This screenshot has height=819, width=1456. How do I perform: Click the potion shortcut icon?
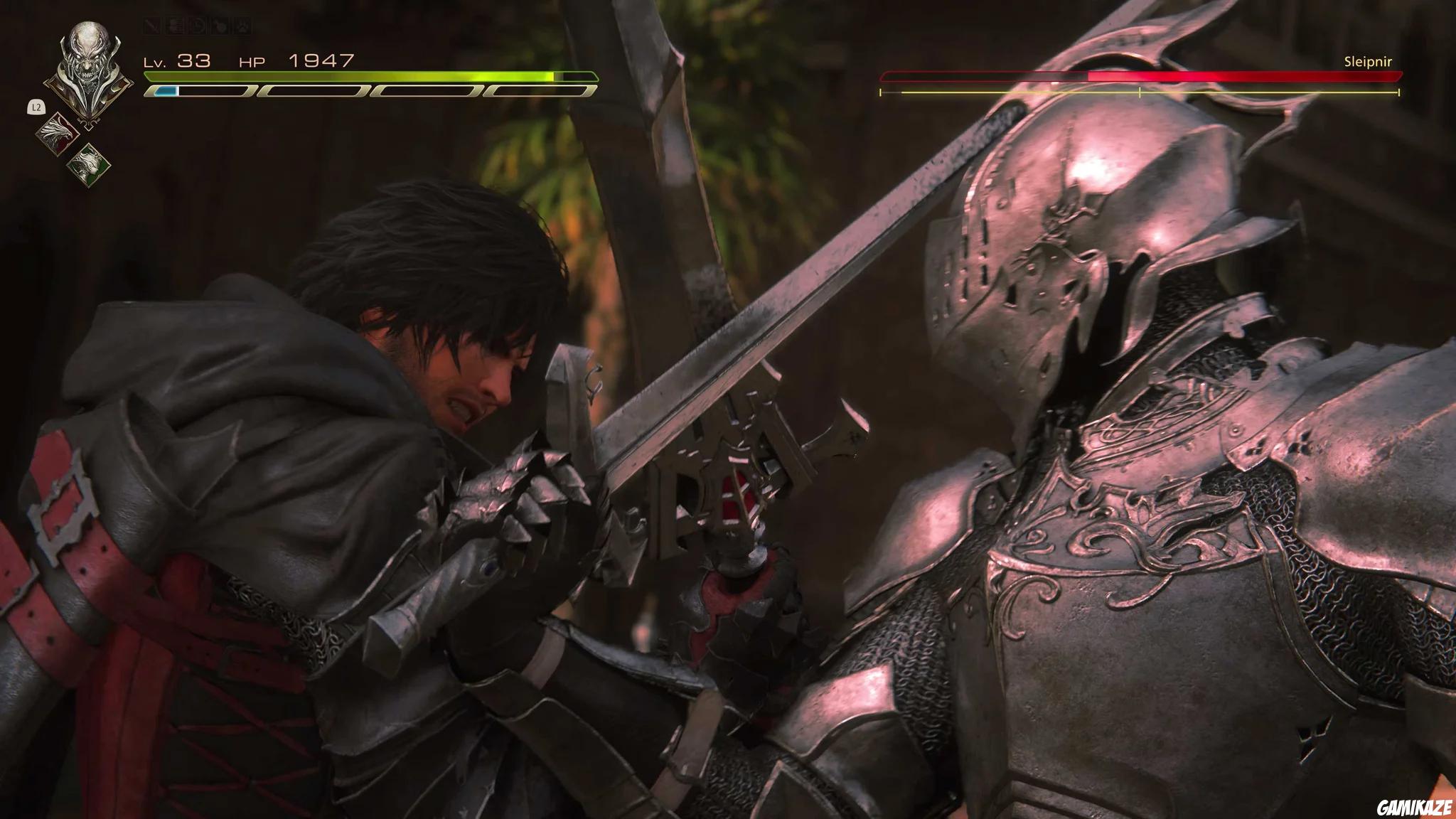(175, 26)
